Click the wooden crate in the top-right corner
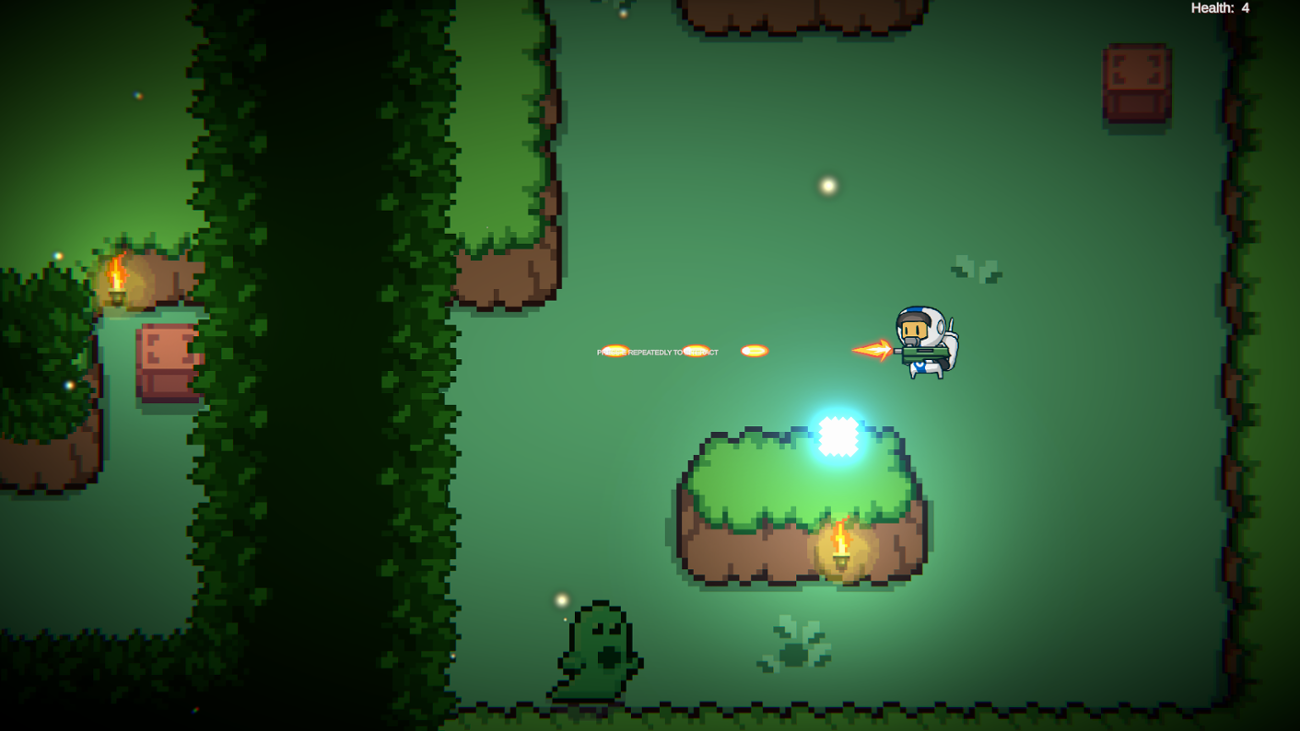 (1135, 80)
